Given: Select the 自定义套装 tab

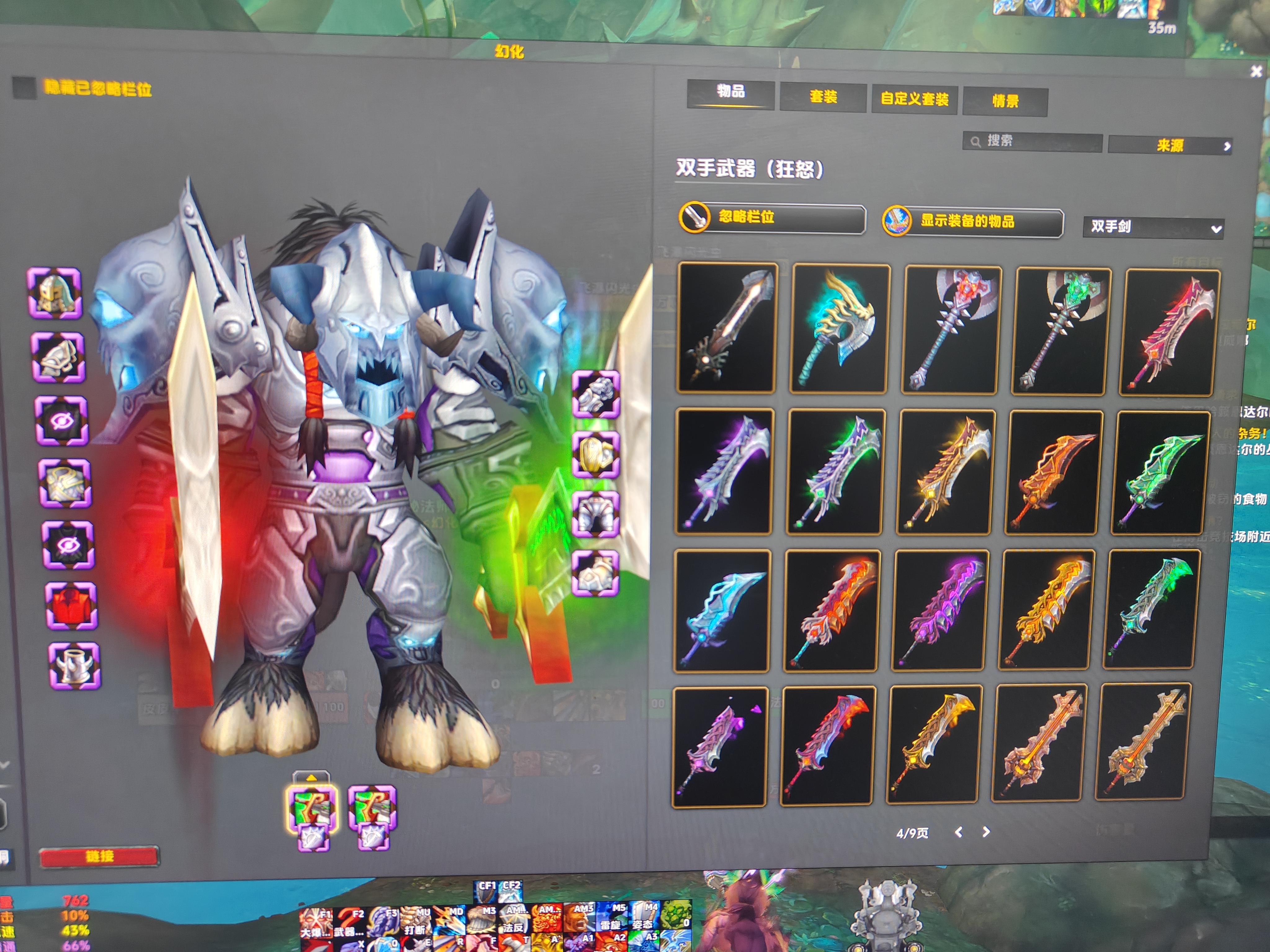Looking at the screenshot, I should pyautogui.click(x=914, y=99).
